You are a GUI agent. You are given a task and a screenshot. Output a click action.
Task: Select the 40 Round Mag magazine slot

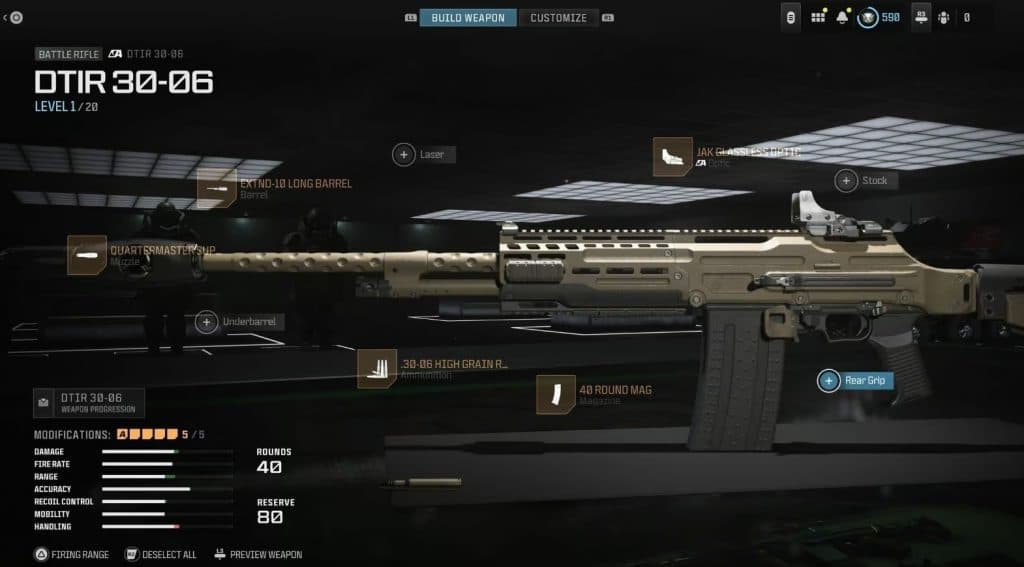pos(555,394)
